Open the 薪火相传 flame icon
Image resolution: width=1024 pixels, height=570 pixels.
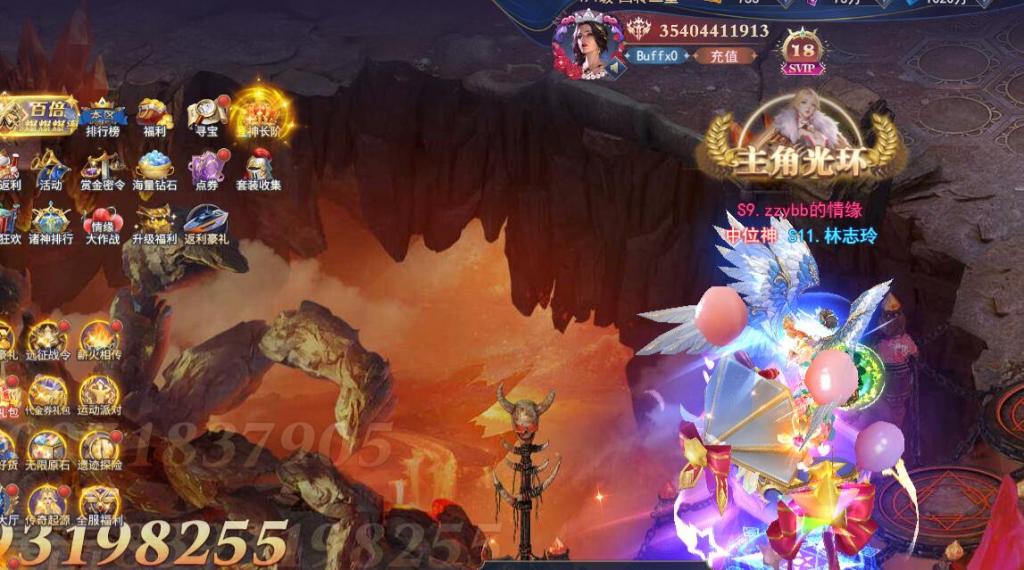point(100,340)
